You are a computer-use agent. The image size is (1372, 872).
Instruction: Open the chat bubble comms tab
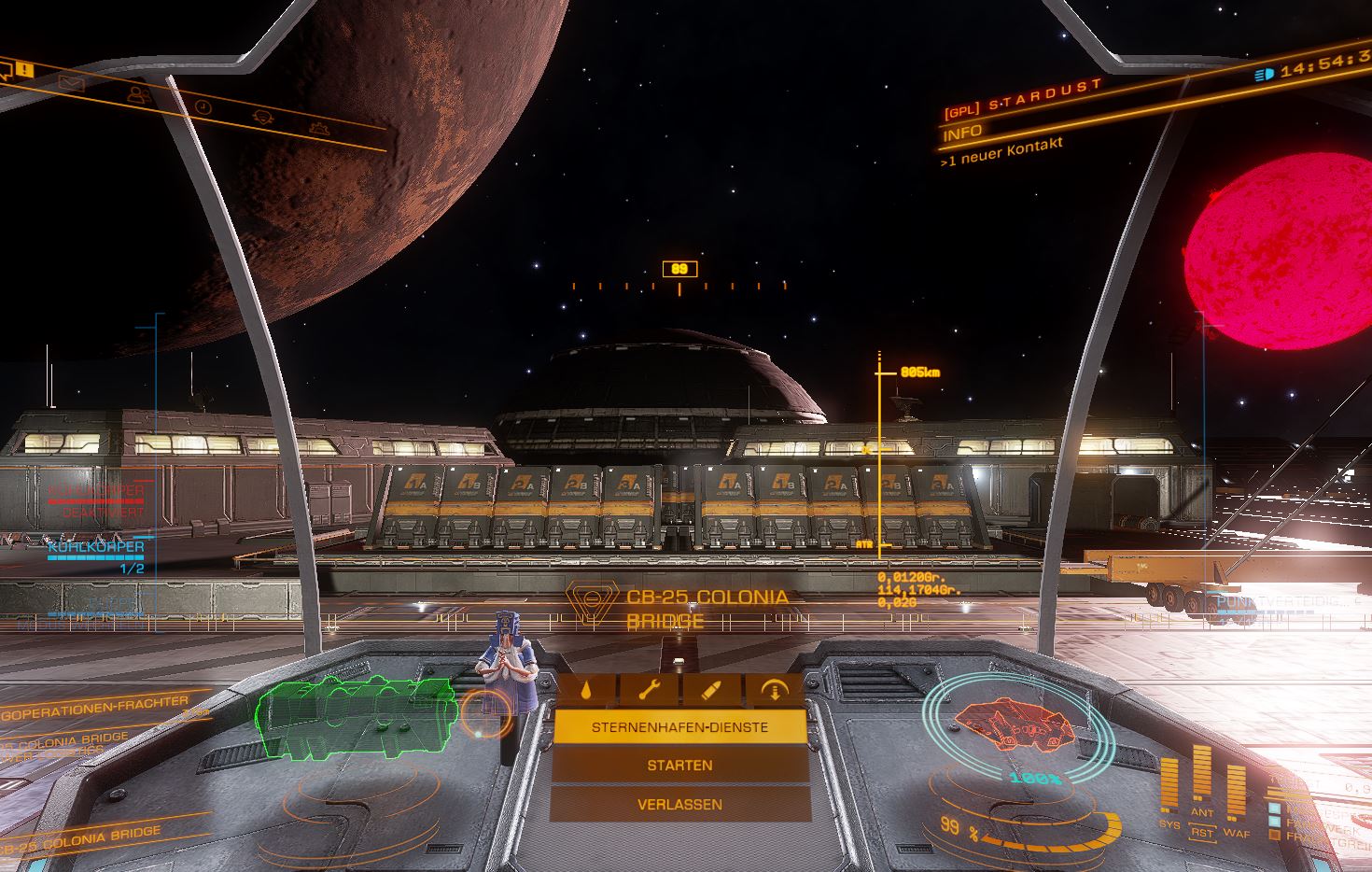[6, 69]
